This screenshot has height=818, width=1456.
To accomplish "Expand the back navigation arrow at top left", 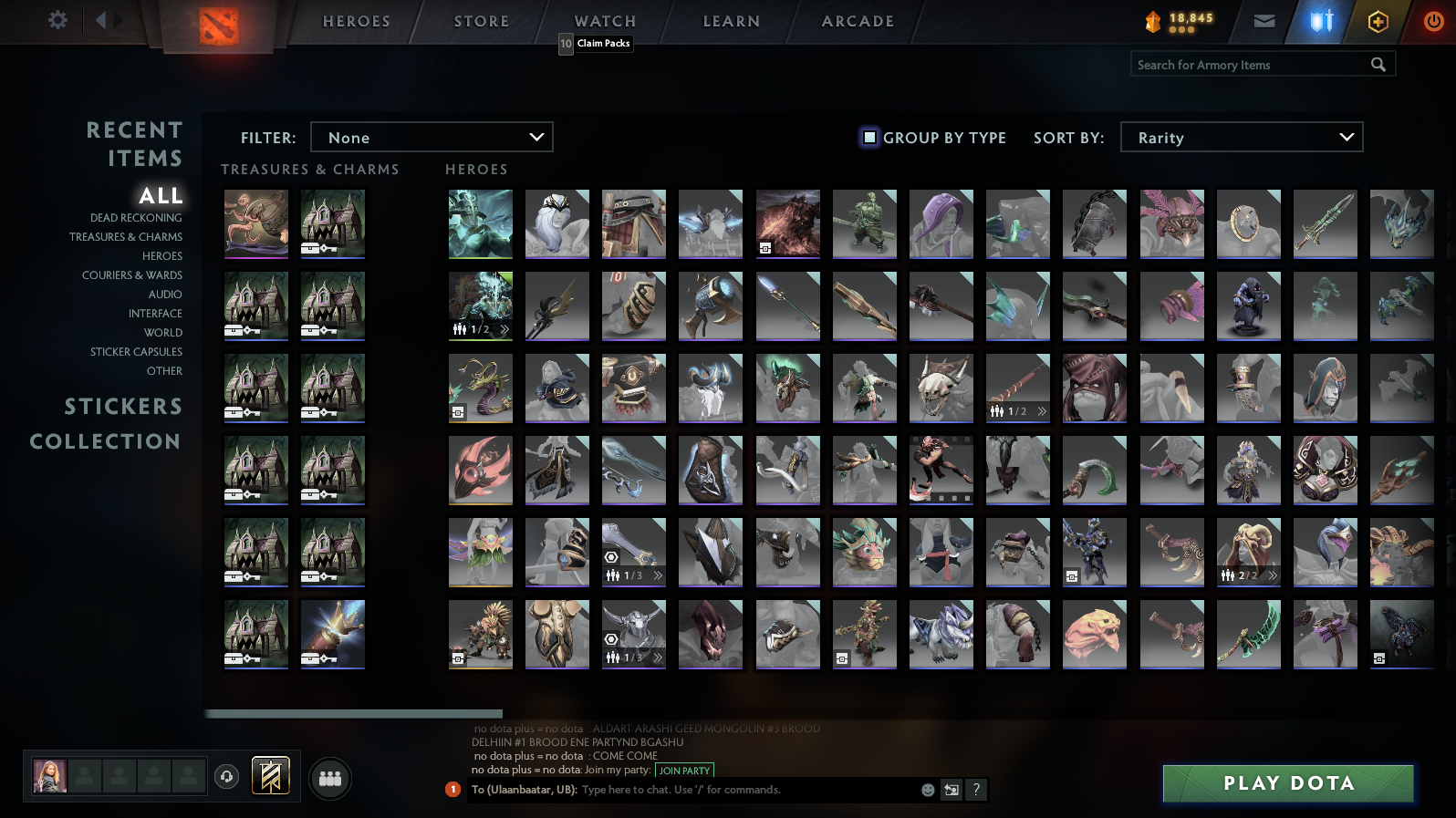I will 100,18.
